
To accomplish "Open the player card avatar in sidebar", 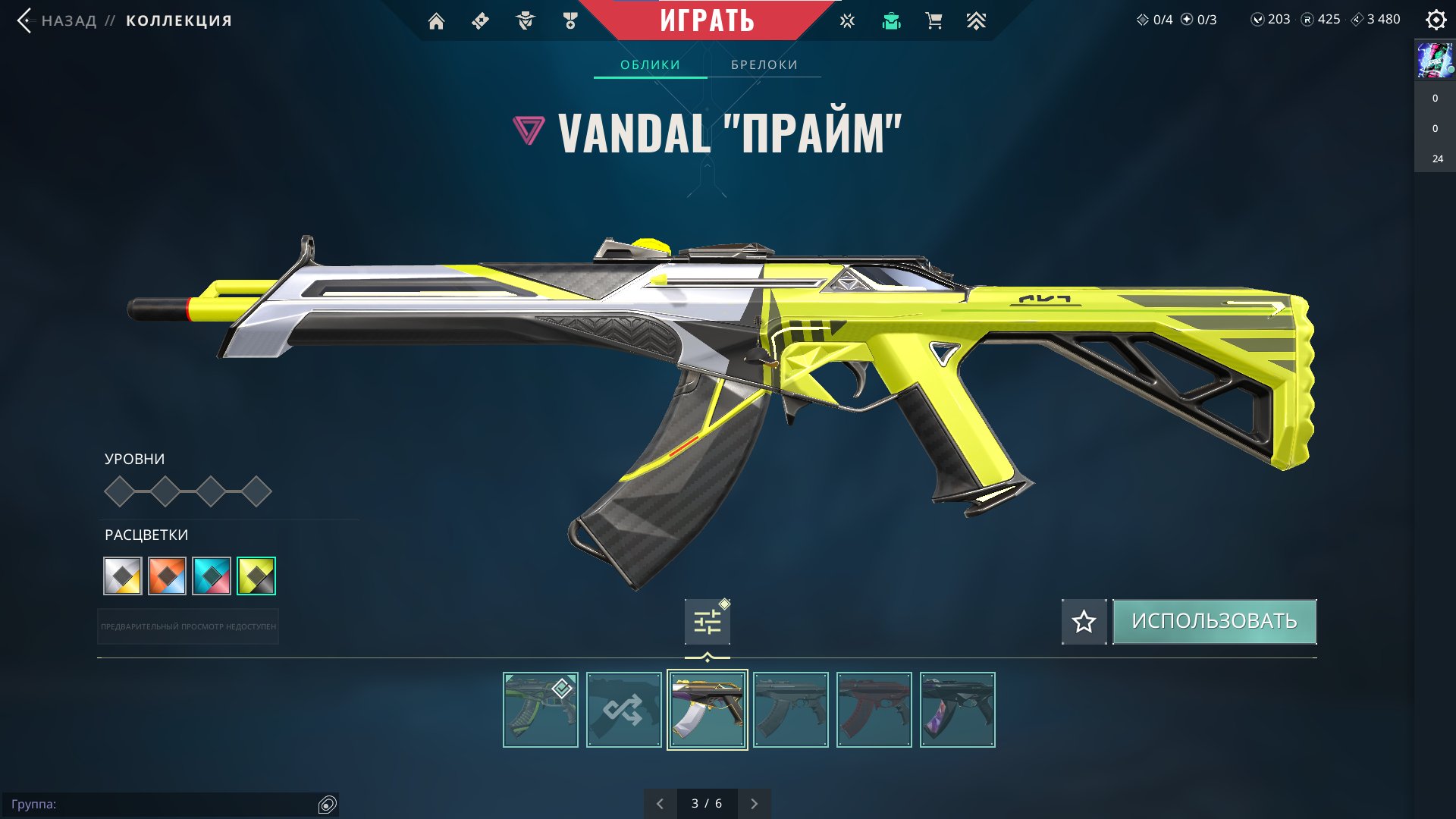I will tap(1435, 61).
